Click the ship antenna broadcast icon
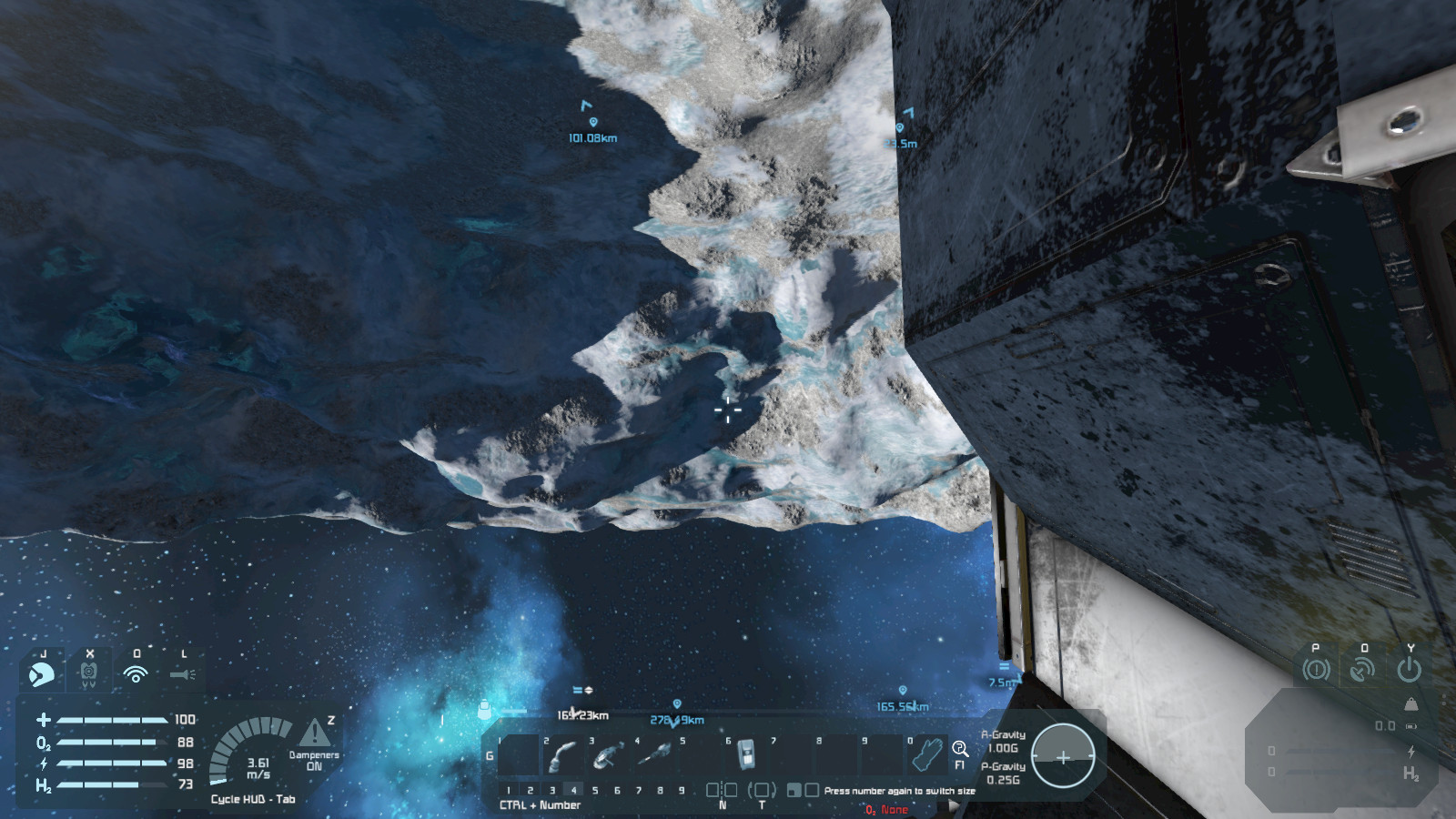This screenshot has height=819, width=1456. point(1362,670)
